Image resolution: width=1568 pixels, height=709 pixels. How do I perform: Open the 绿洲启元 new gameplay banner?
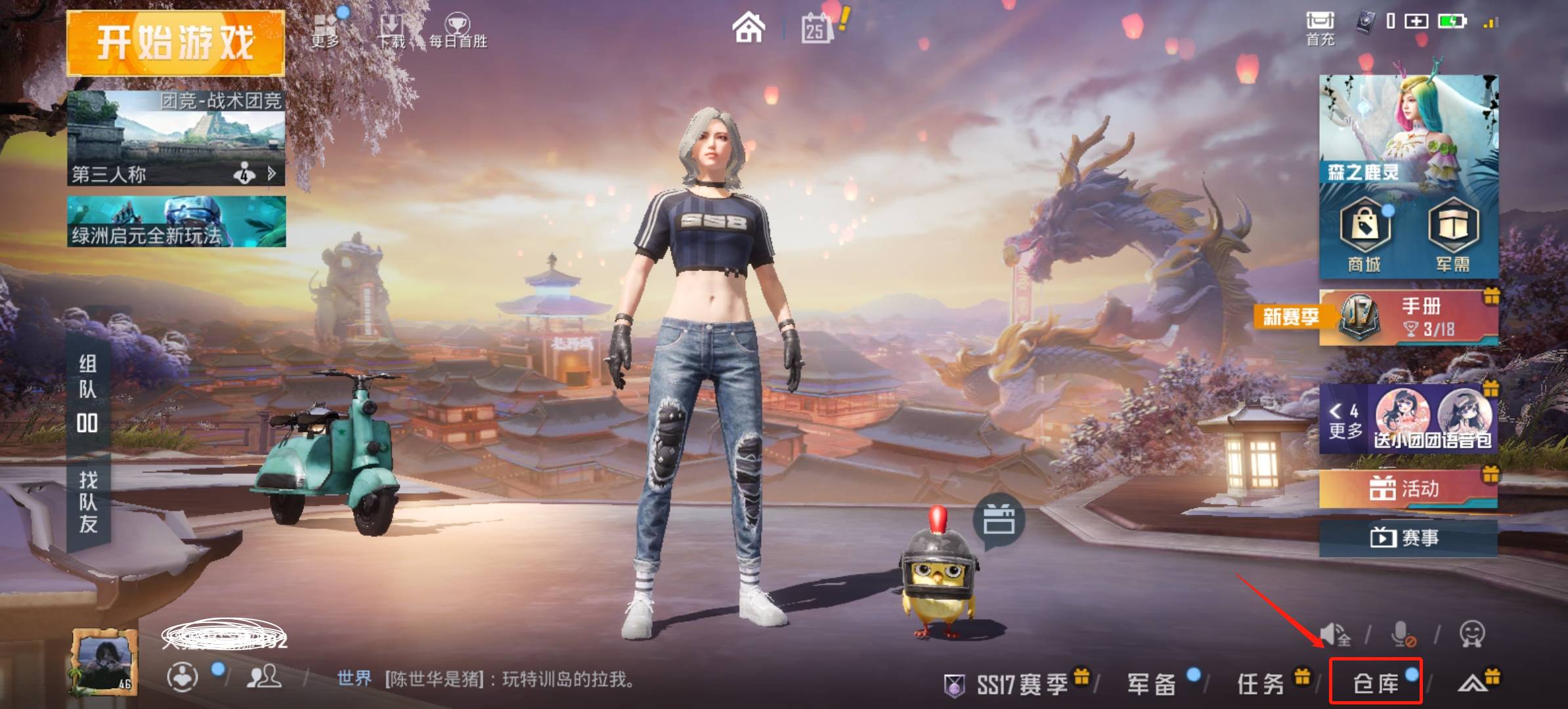tap(176, 222)
